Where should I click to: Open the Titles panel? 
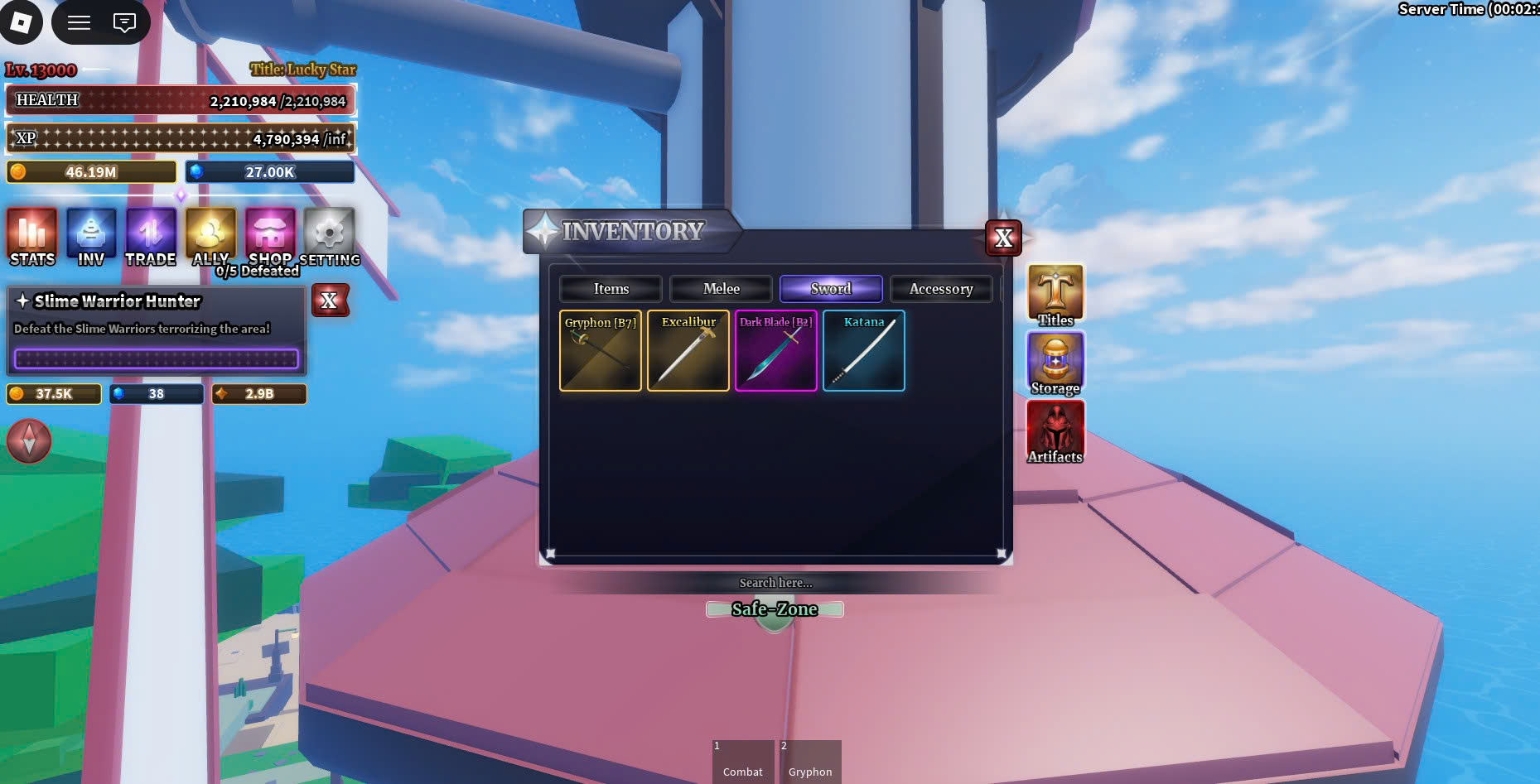point(1055,295)
